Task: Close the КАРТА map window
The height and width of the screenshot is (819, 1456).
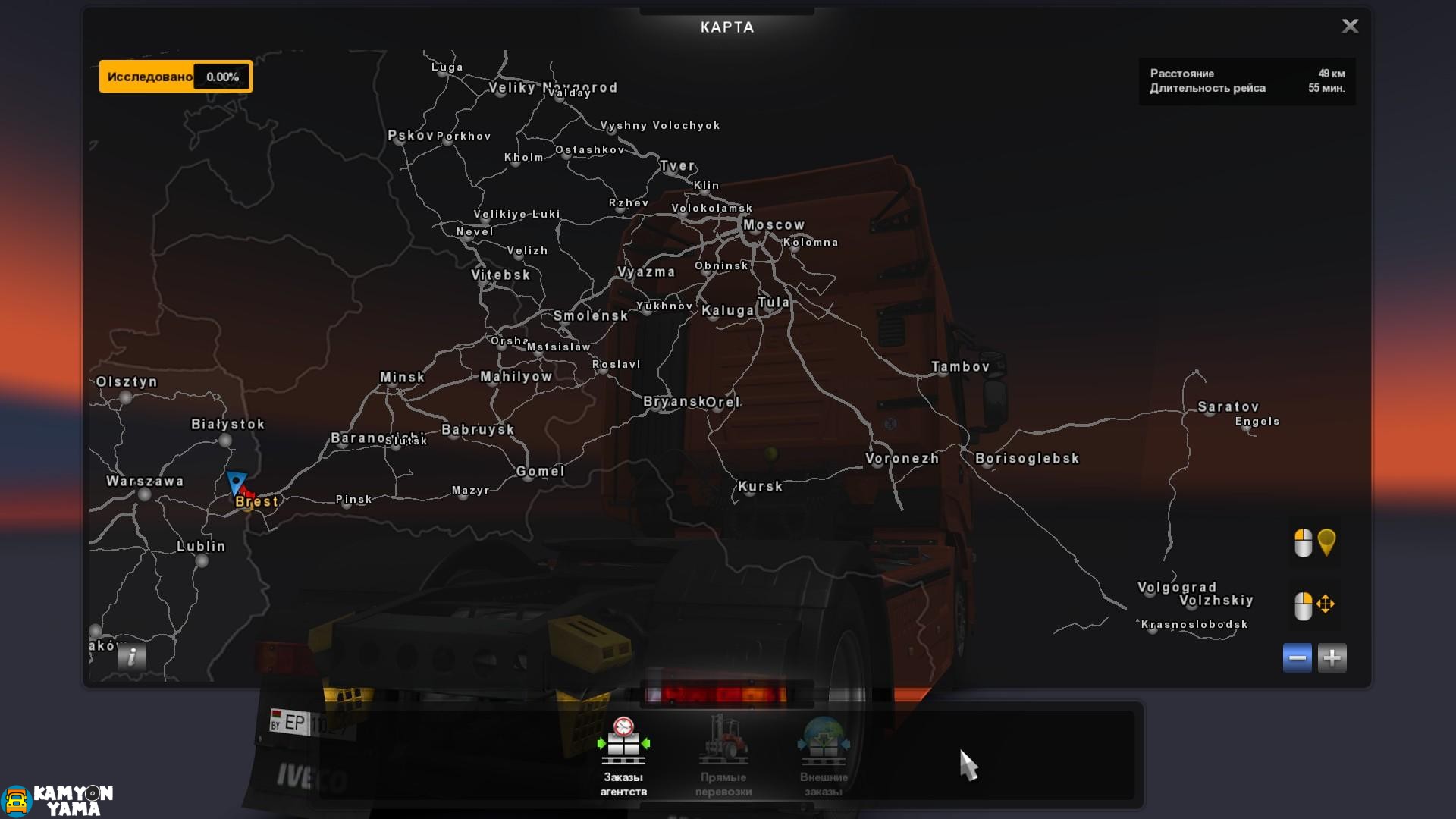Action: 1351,27
